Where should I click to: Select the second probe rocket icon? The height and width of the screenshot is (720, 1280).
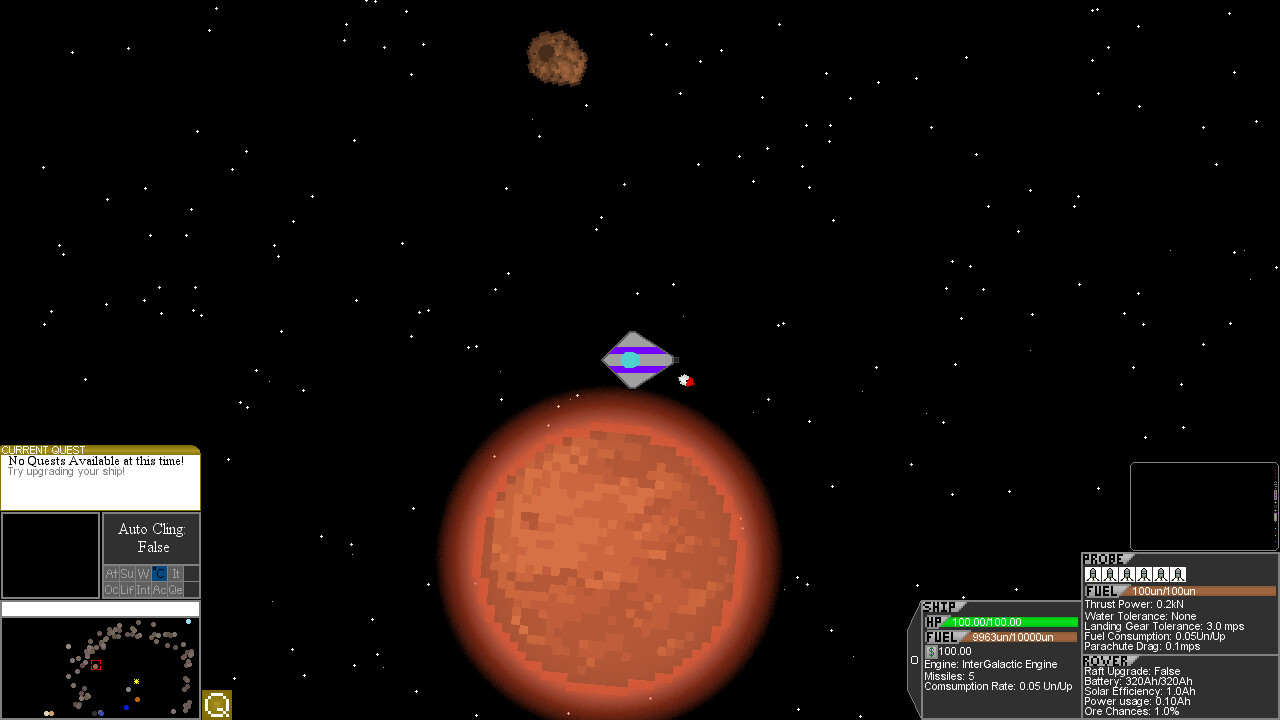(1111, 574)
